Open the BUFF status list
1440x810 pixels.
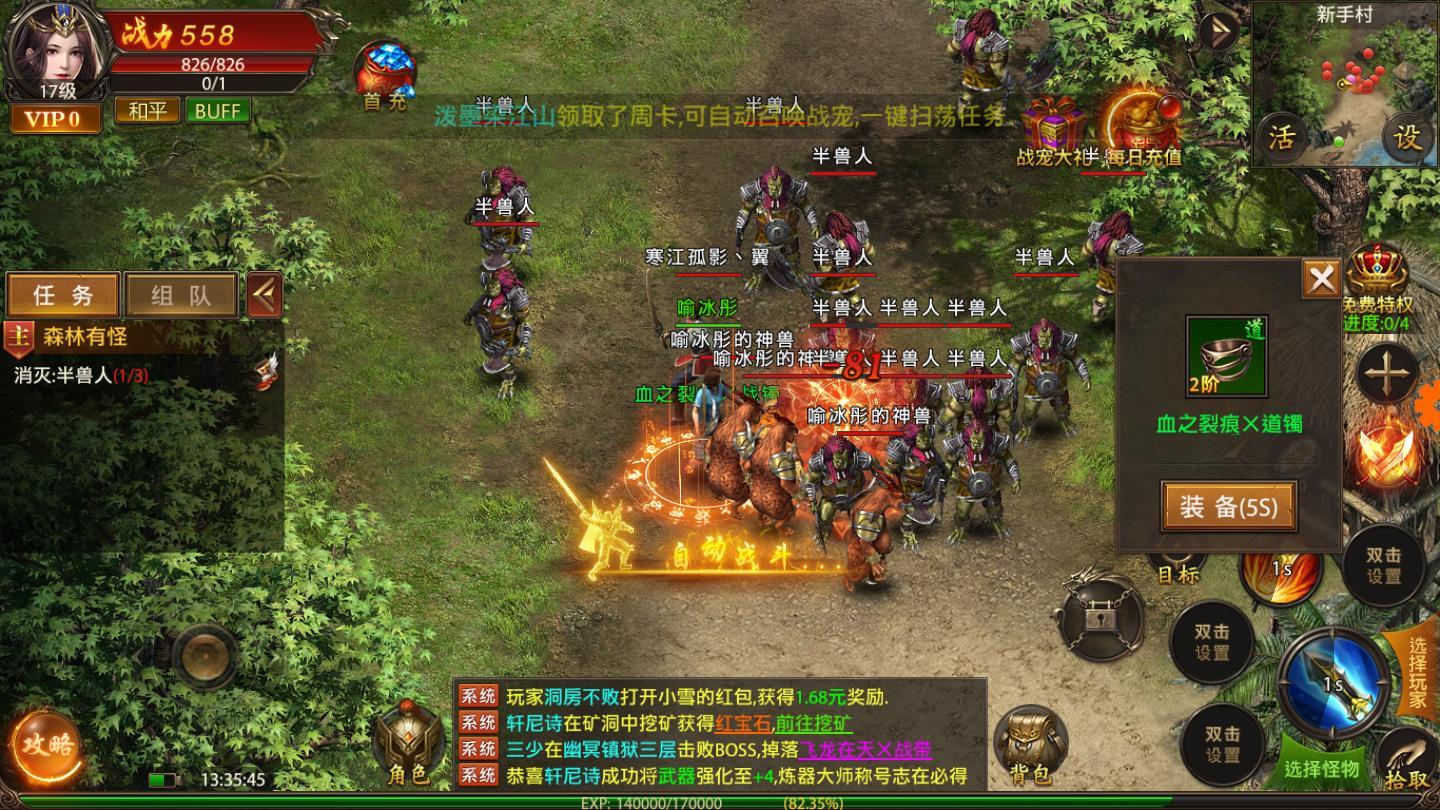pyautogui.click(x=217, y=110)
